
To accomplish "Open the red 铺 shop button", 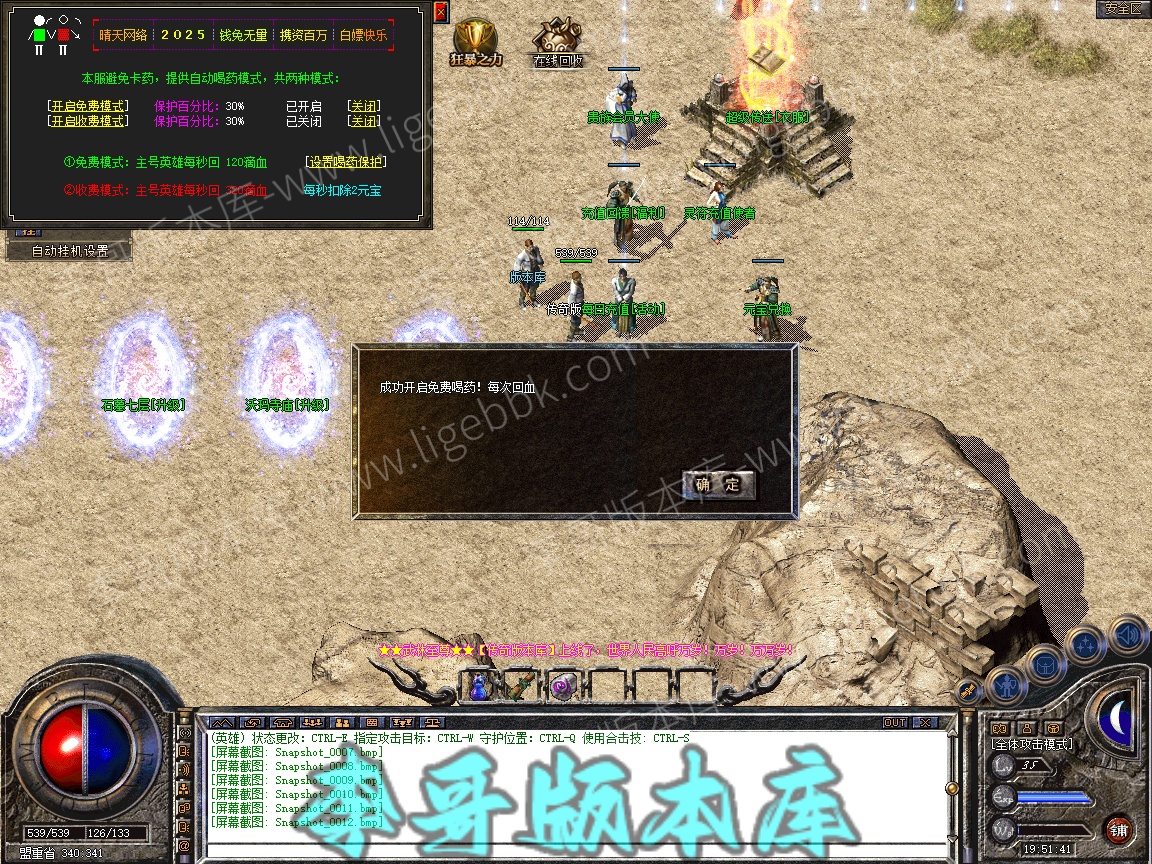I will coord(1118,830).
